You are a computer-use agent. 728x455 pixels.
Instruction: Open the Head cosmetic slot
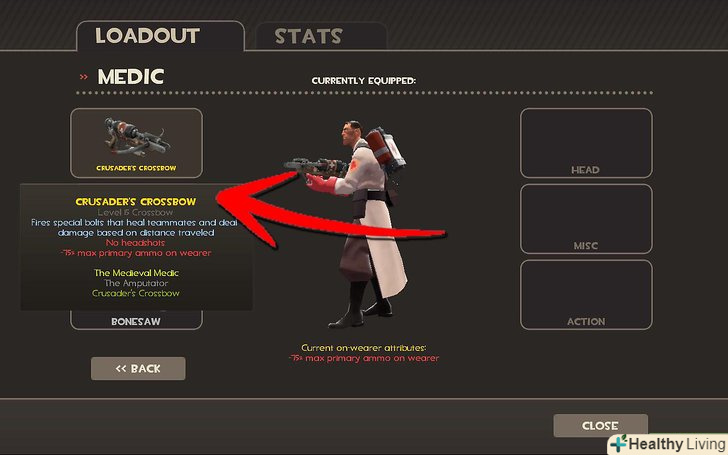[585, 143]
